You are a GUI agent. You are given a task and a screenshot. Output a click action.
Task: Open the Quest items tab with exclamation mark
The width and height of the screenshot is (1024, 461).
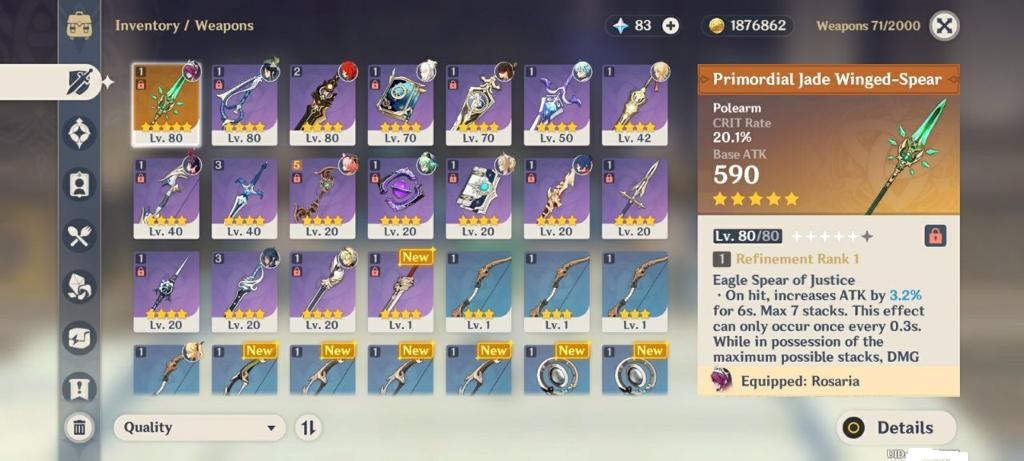coord(79,386)
